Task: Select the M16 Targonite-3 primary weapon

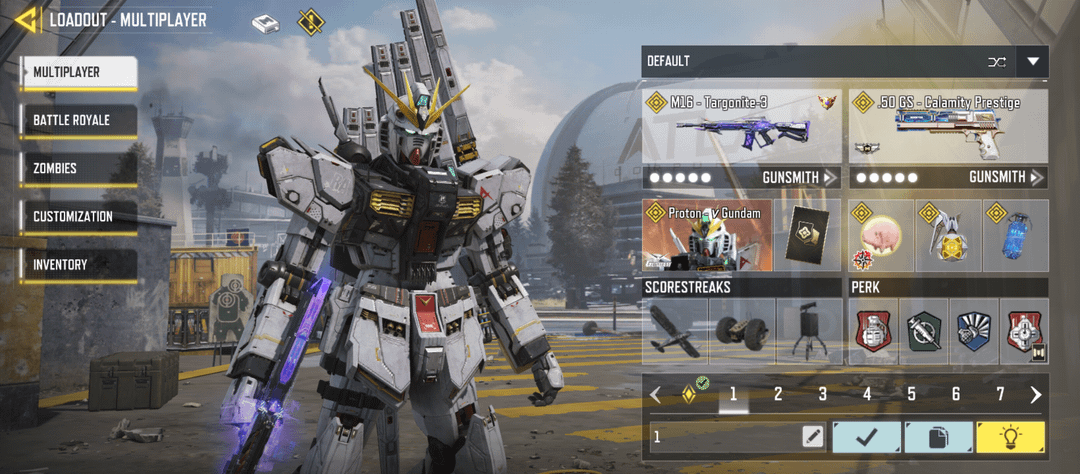Action: [x=741, y=127]
